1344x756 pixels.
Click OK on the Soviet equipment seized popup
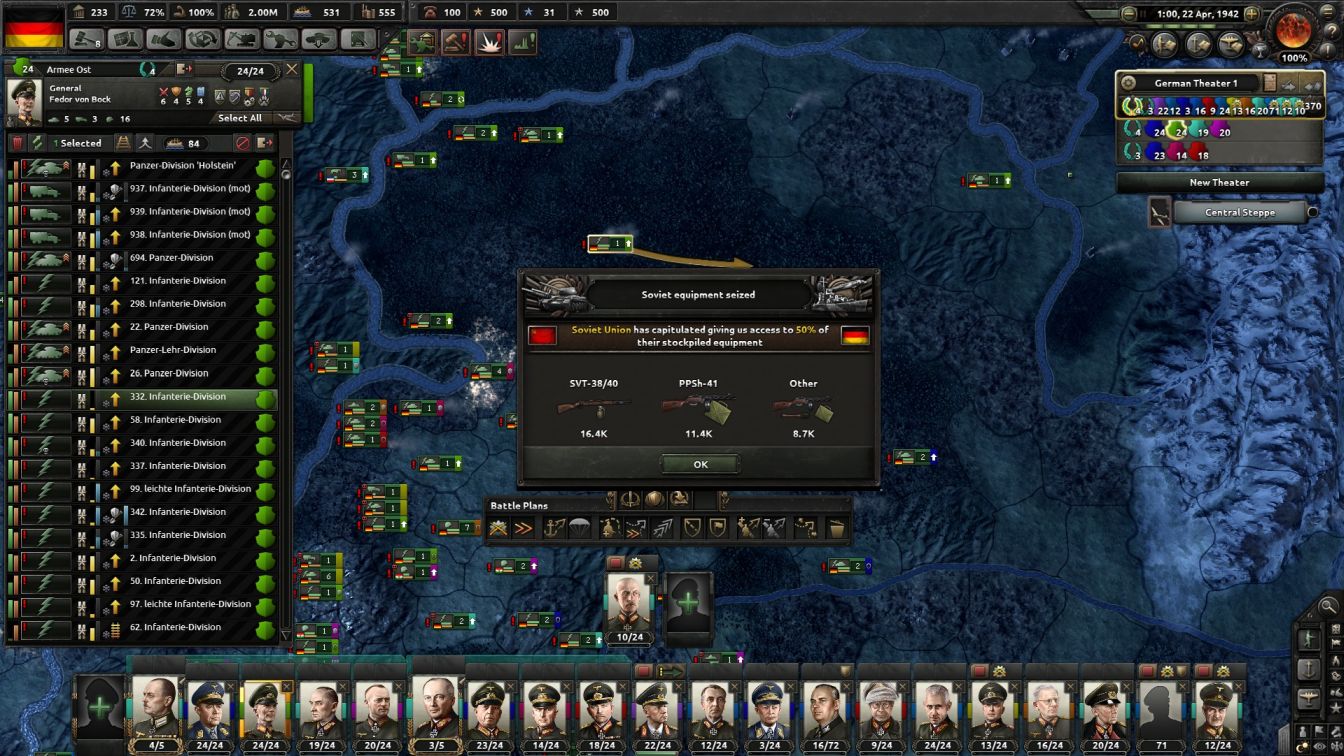tap(699, 463)
